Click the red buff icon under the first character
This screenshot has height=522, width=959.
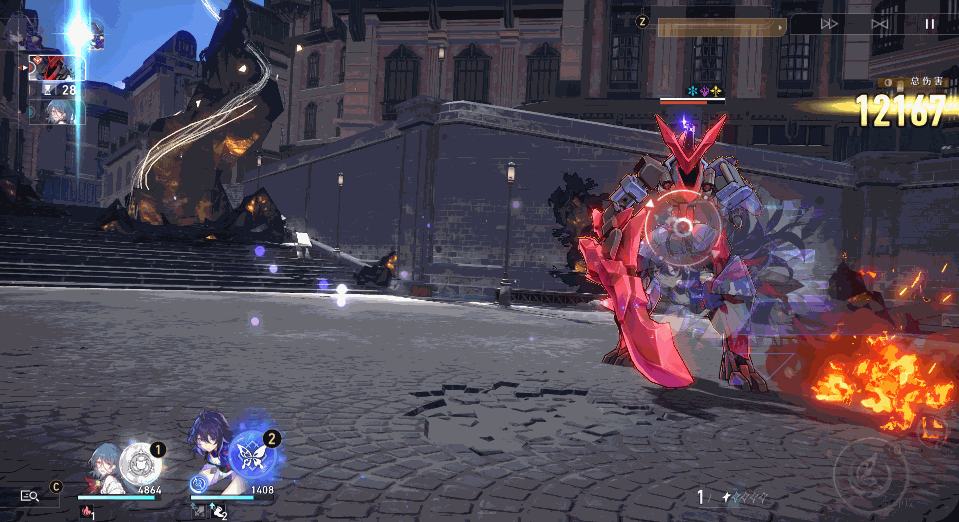[88, 512]
